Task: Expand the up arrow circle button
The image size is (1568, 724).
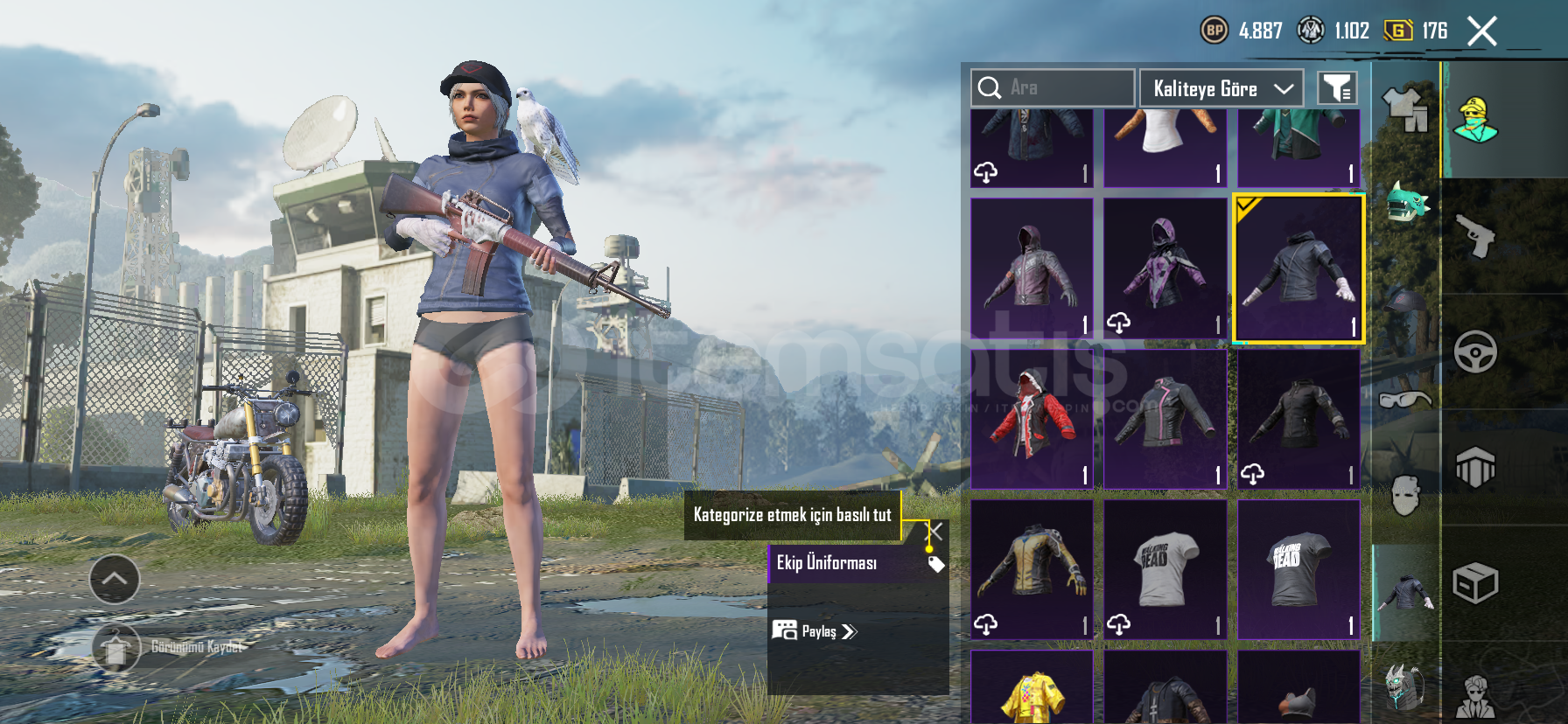Action: click(115, 579)
